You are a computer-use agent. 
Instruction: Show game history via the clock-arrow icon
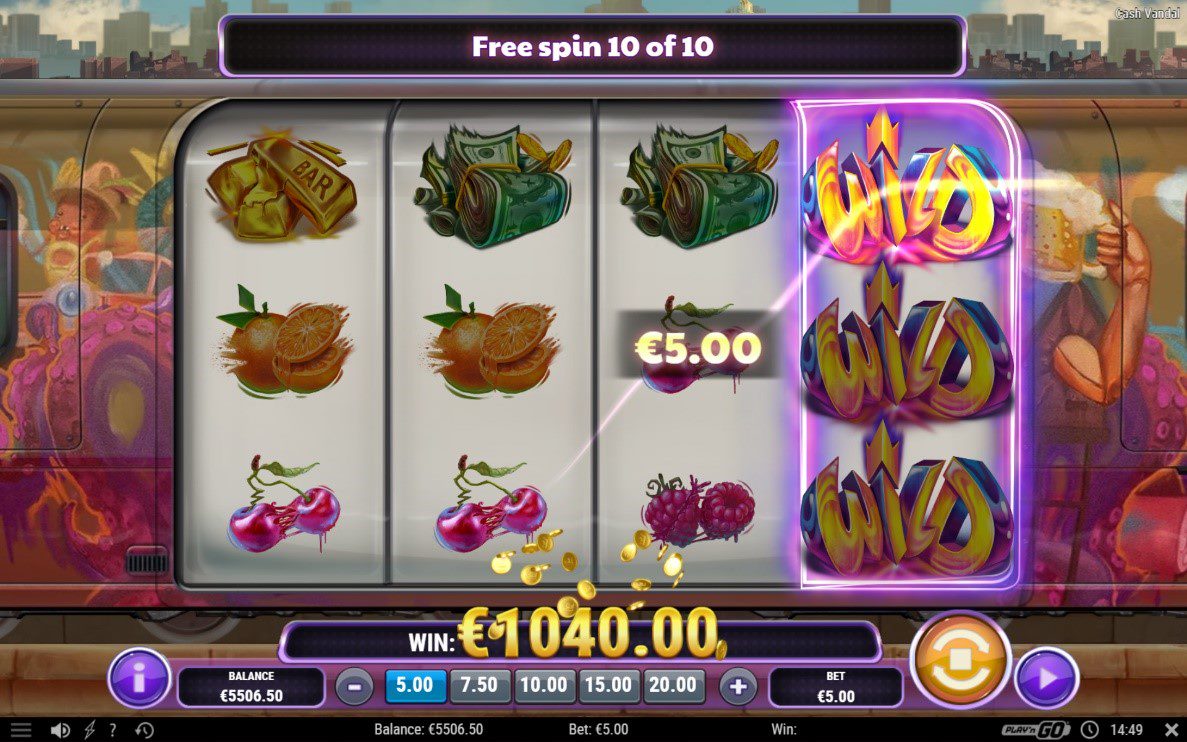(144, 730)
